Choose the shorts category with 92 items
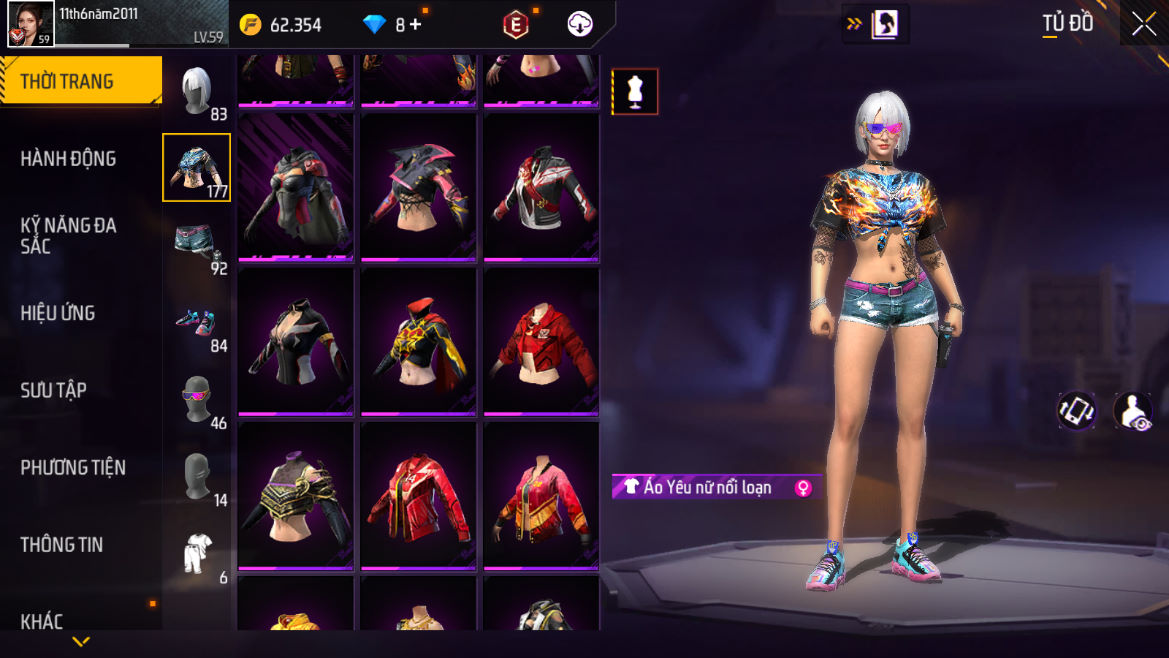1169x658 pixels. point(197,245)
